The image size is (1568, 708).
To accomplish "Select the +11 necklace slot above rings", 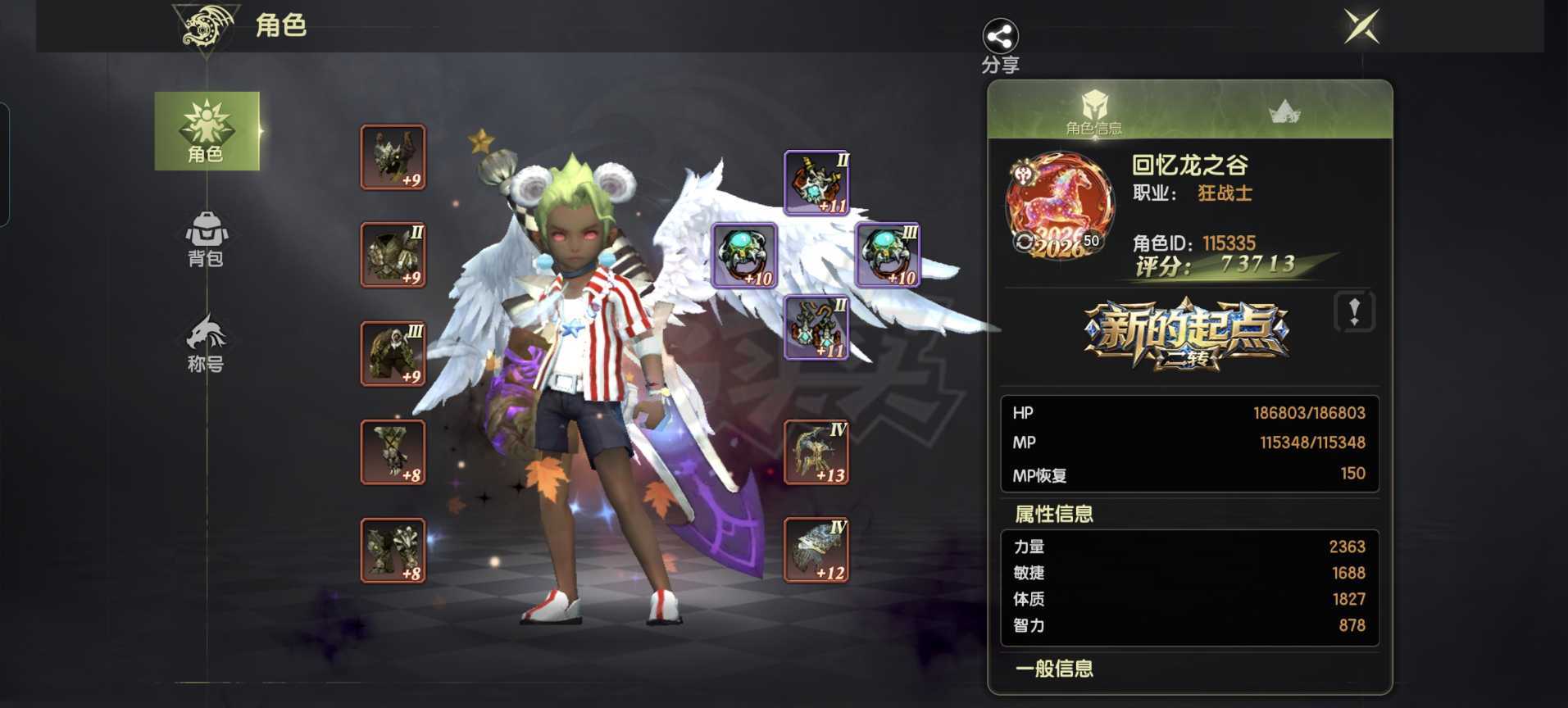I will tap(816, 182).
